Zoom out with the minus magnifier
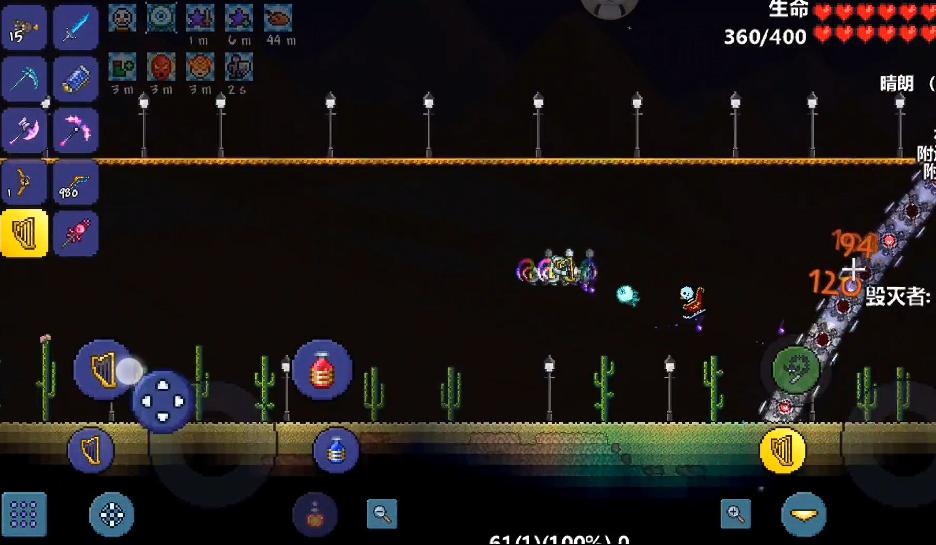 click(x=381, y=514)
